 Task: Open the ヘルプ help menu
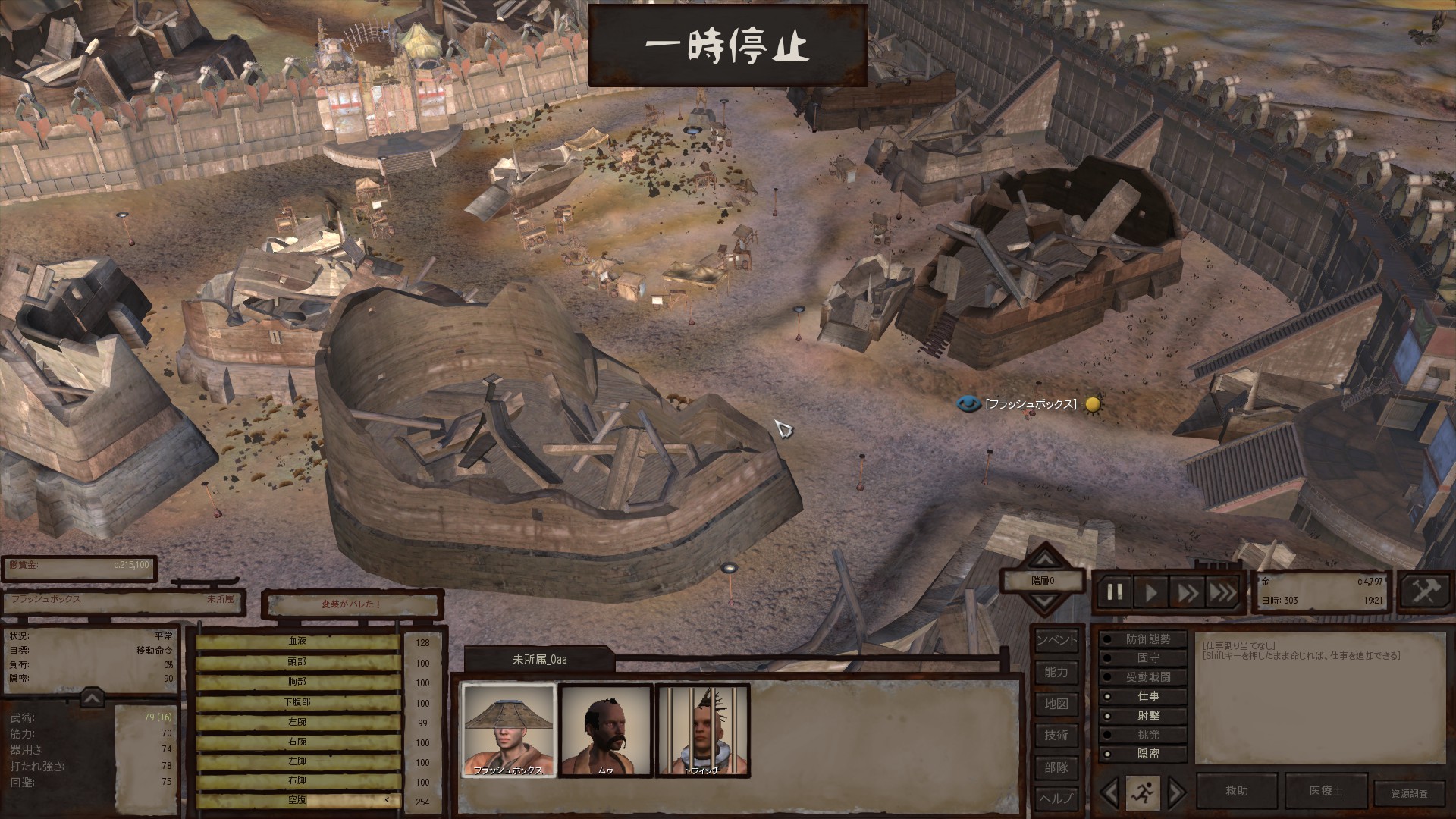(1056, 798)
